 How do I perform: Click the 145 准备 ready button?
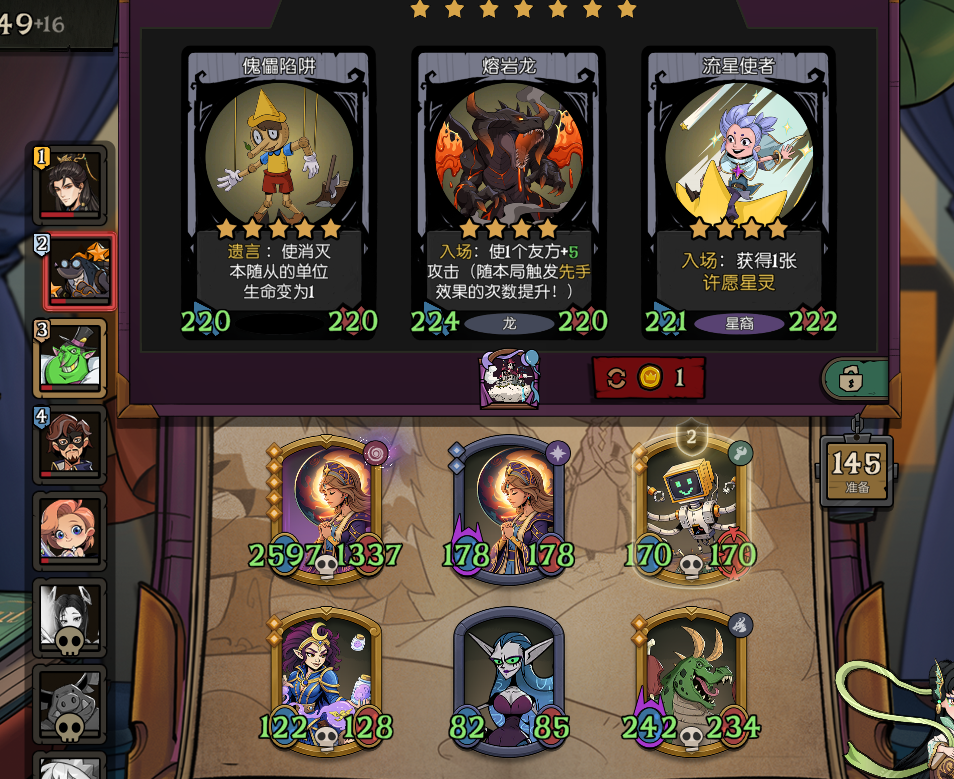[x=857, y=470]
